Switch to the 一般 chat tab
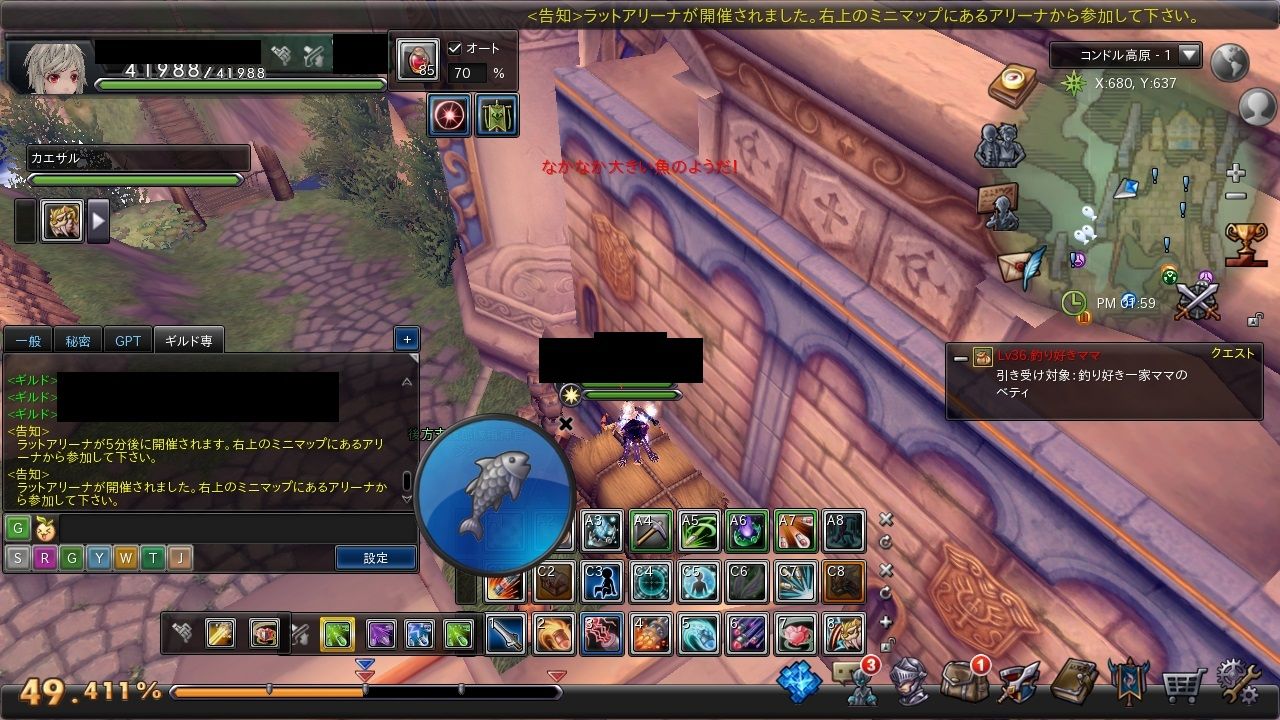 [x=28, y=341]
